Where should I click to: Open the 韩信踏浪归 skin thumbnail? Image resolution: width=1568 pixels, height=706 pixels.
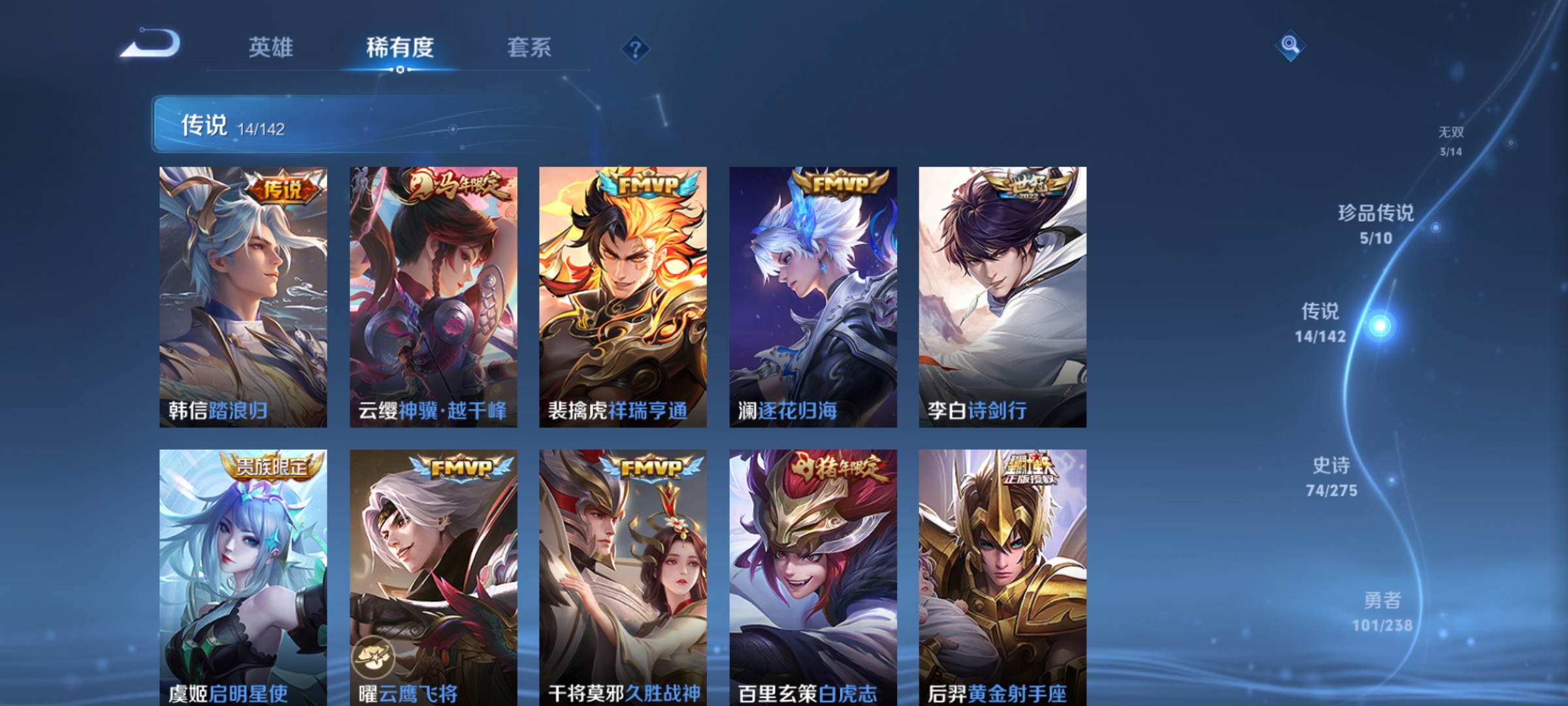tap(244, 294)
